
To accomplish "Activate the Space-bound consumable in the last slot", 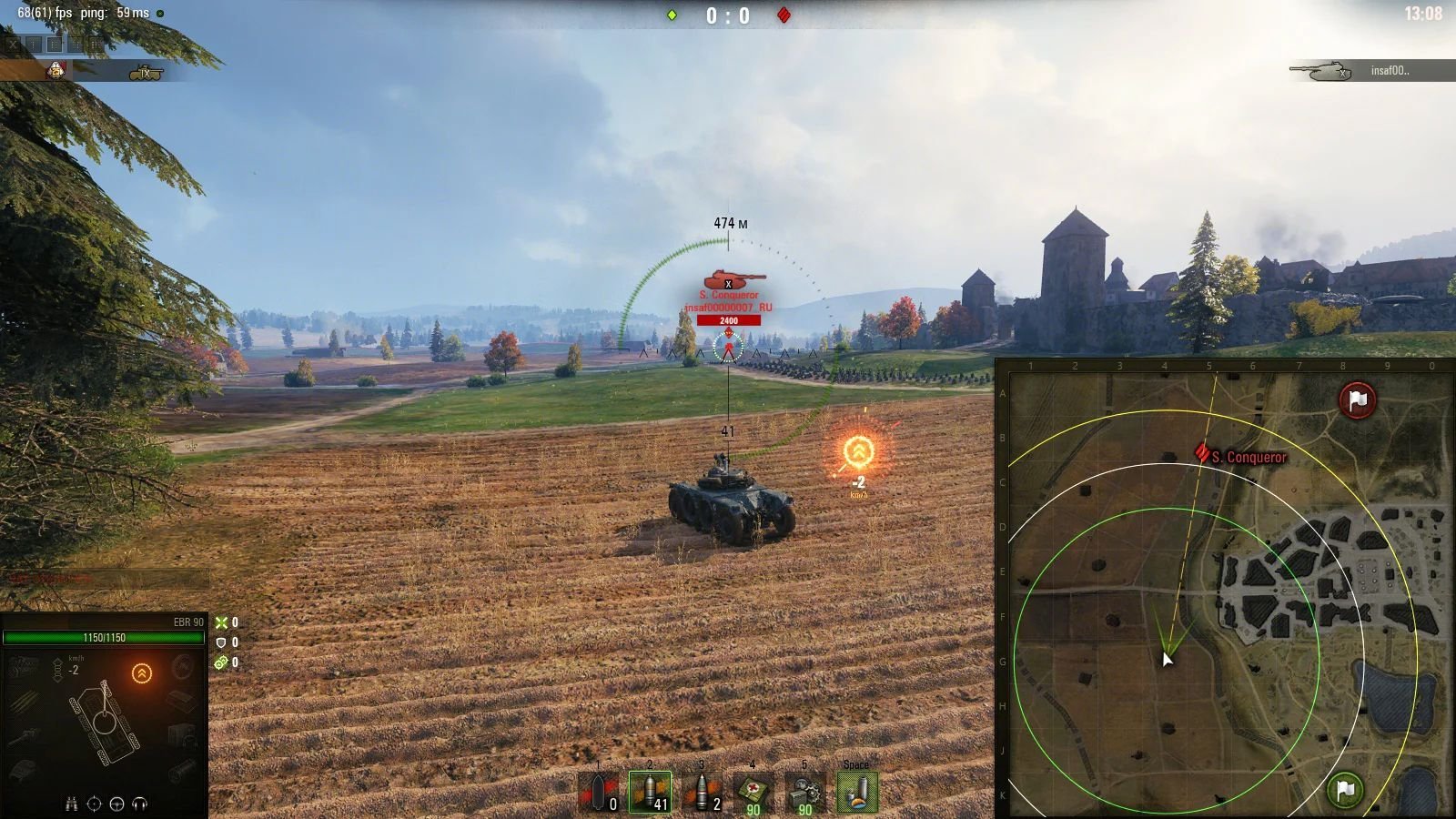I will coord(857,792).
